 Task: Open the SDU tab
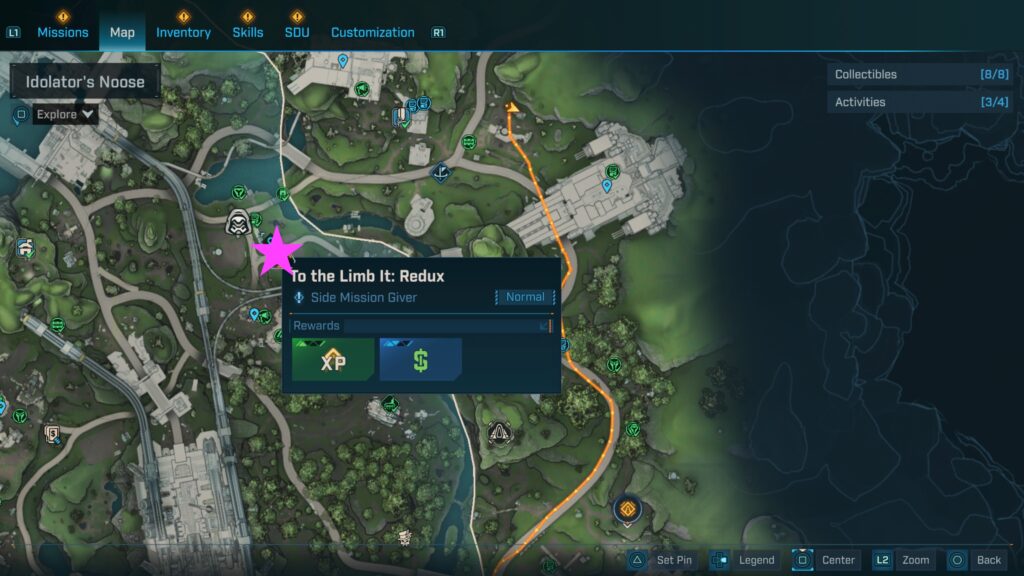[296, 32]
